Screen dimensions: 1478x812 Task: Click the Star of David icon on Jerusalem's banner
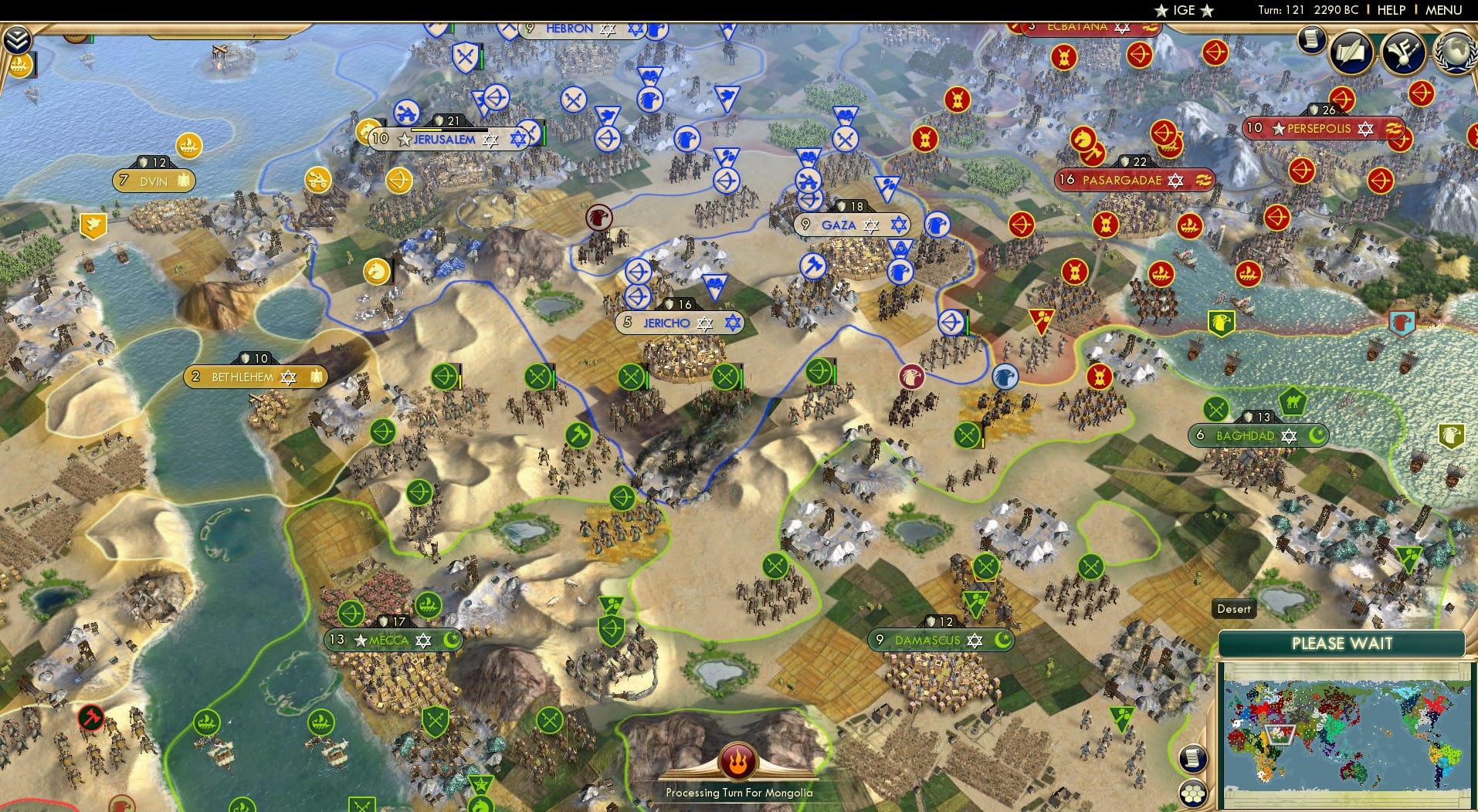click(492, 140)
